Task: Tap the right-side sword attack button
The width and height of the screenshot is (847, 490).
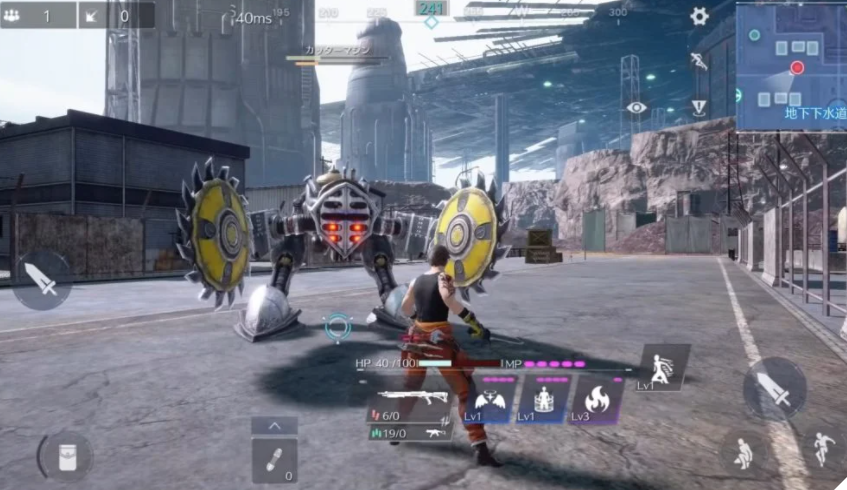Action: (x=774, y=388)
